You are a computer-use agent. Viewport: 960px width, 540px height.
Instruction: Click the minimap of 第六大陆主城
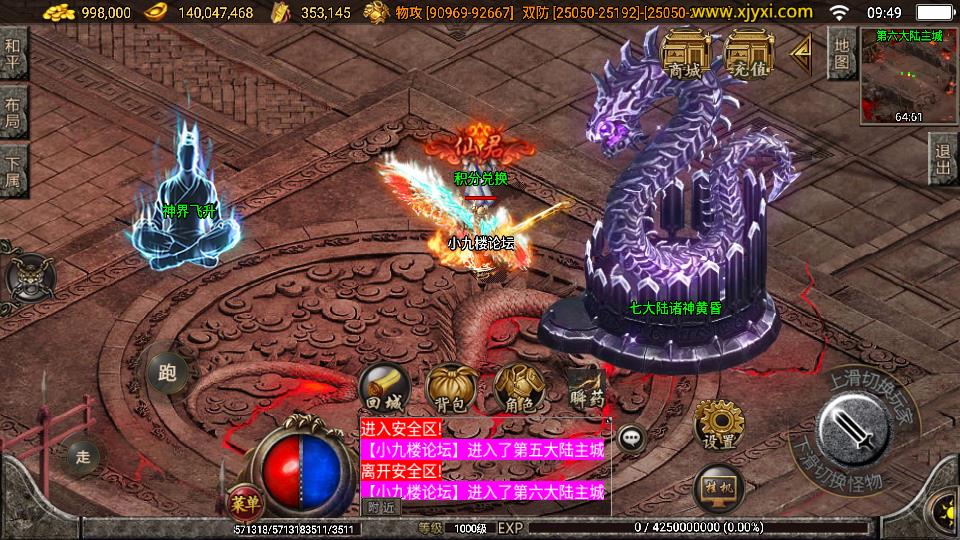[909, 76]
